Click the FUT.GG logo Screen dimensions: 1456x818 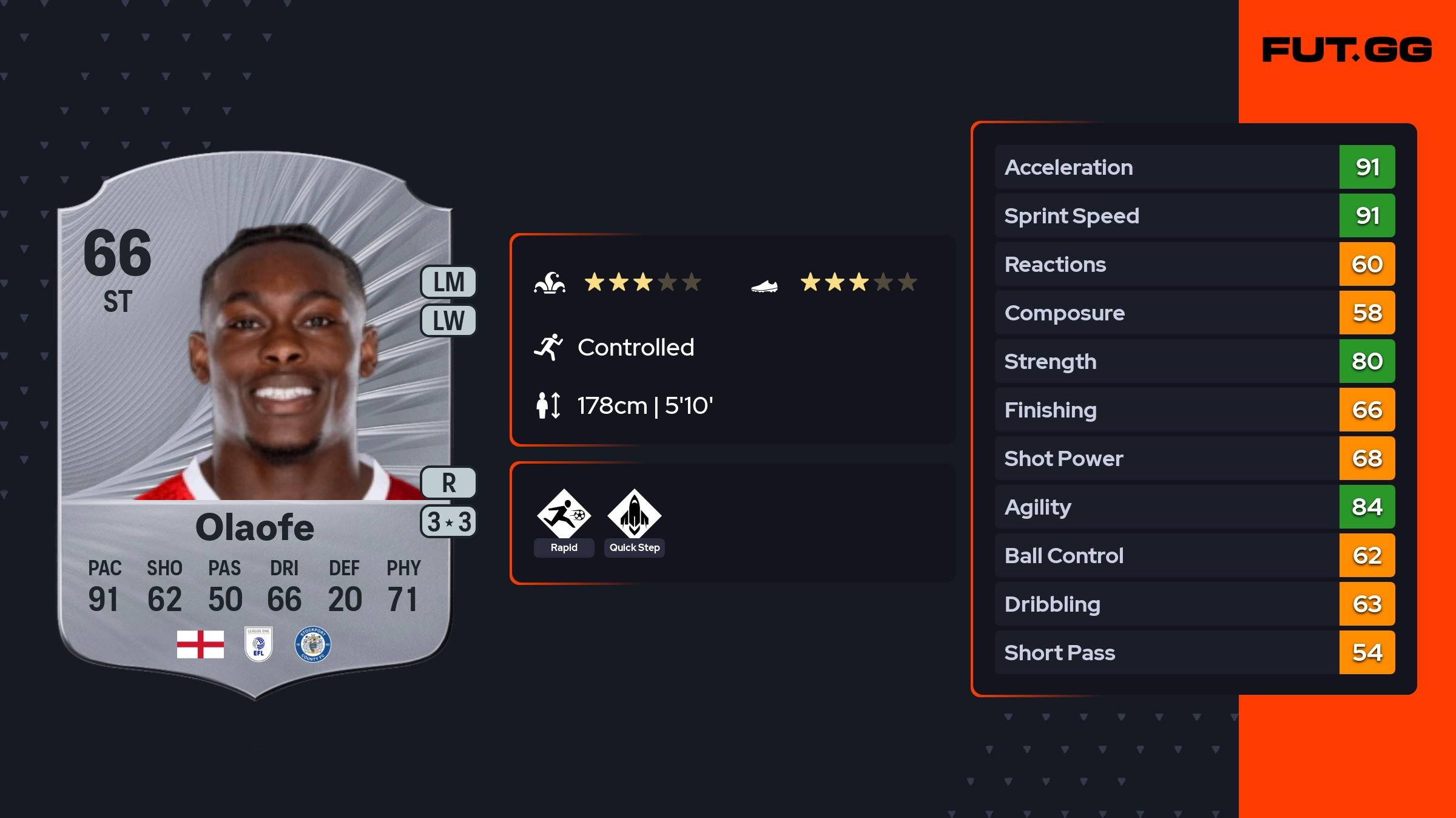coord(1347,50)
